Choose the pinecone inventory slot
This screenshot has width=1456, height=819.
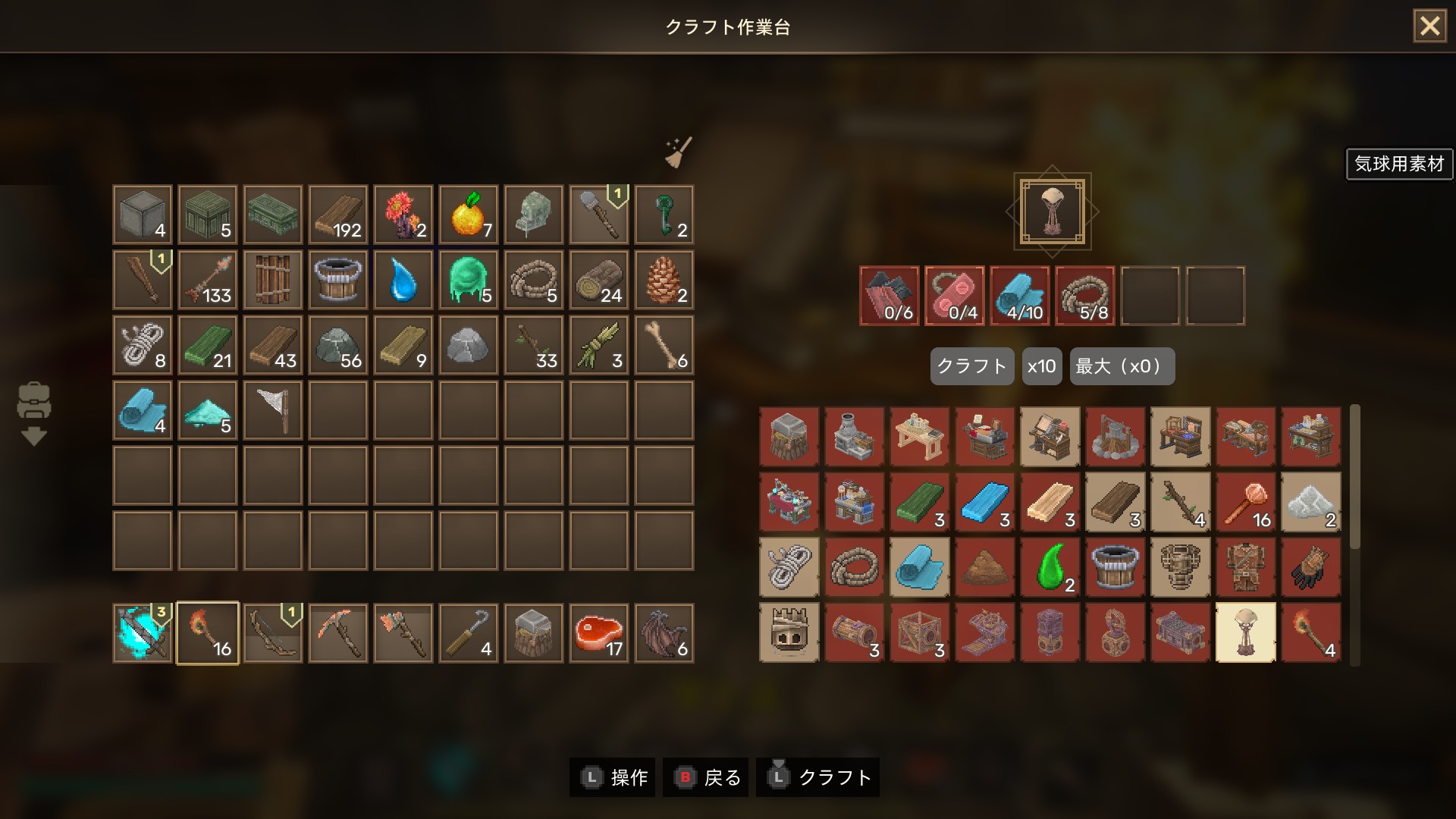(664, 281)
